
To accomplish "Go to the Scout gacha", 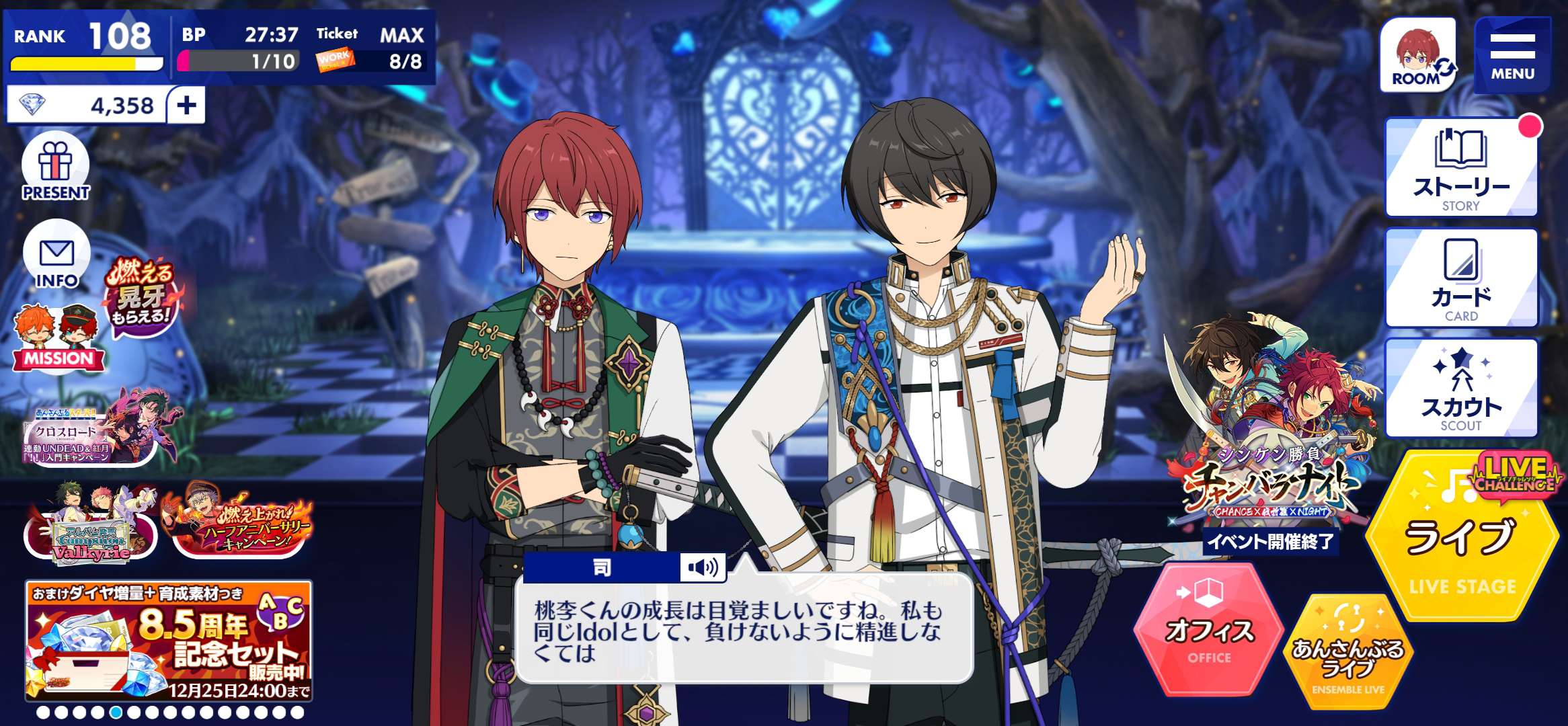I will tap(1461, 388).
